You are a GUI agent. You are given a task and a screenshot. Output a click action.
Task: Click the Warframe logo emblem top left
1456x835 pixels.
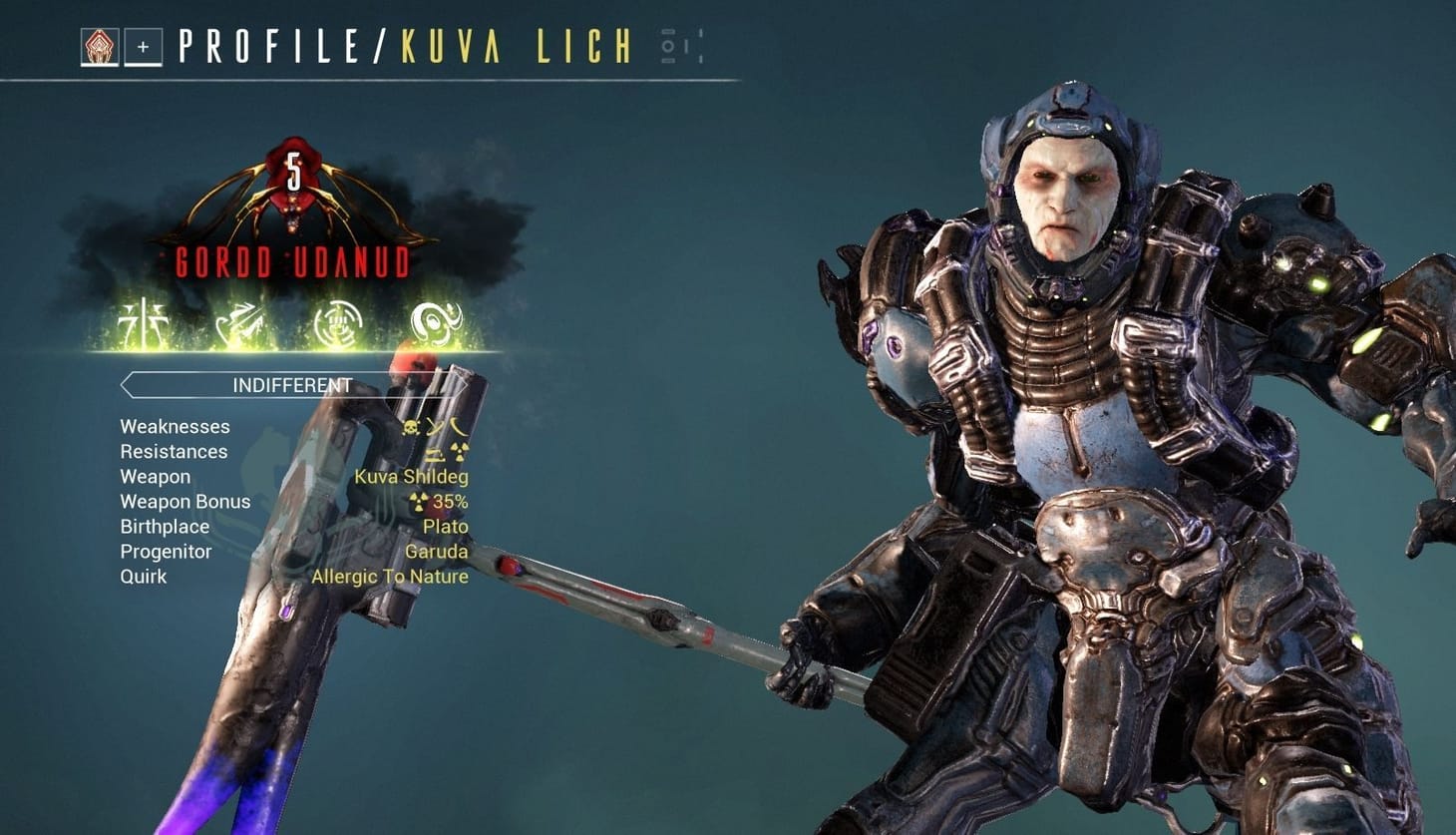coord(101,48)
